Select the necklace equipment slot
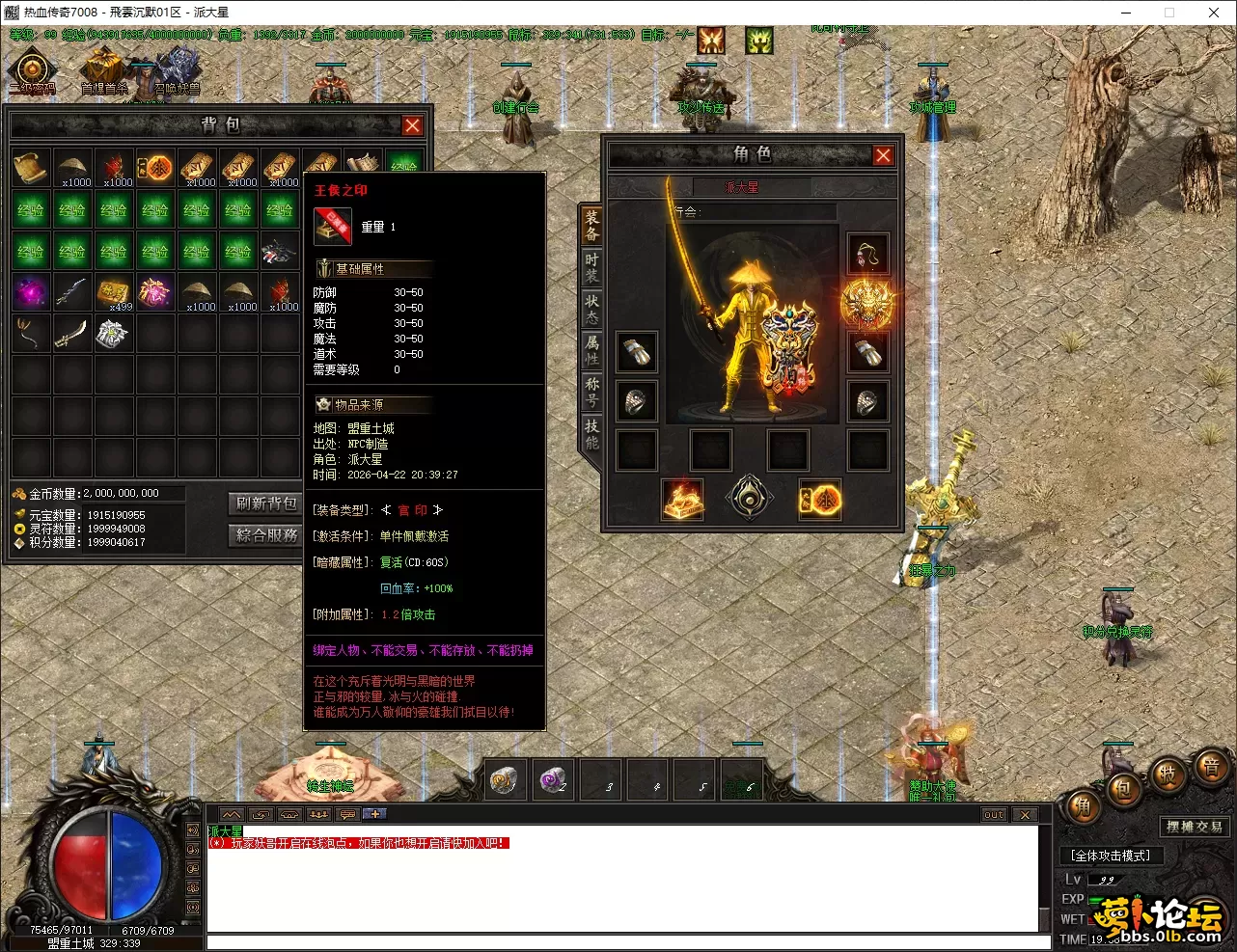 click(x=866, y=256)
